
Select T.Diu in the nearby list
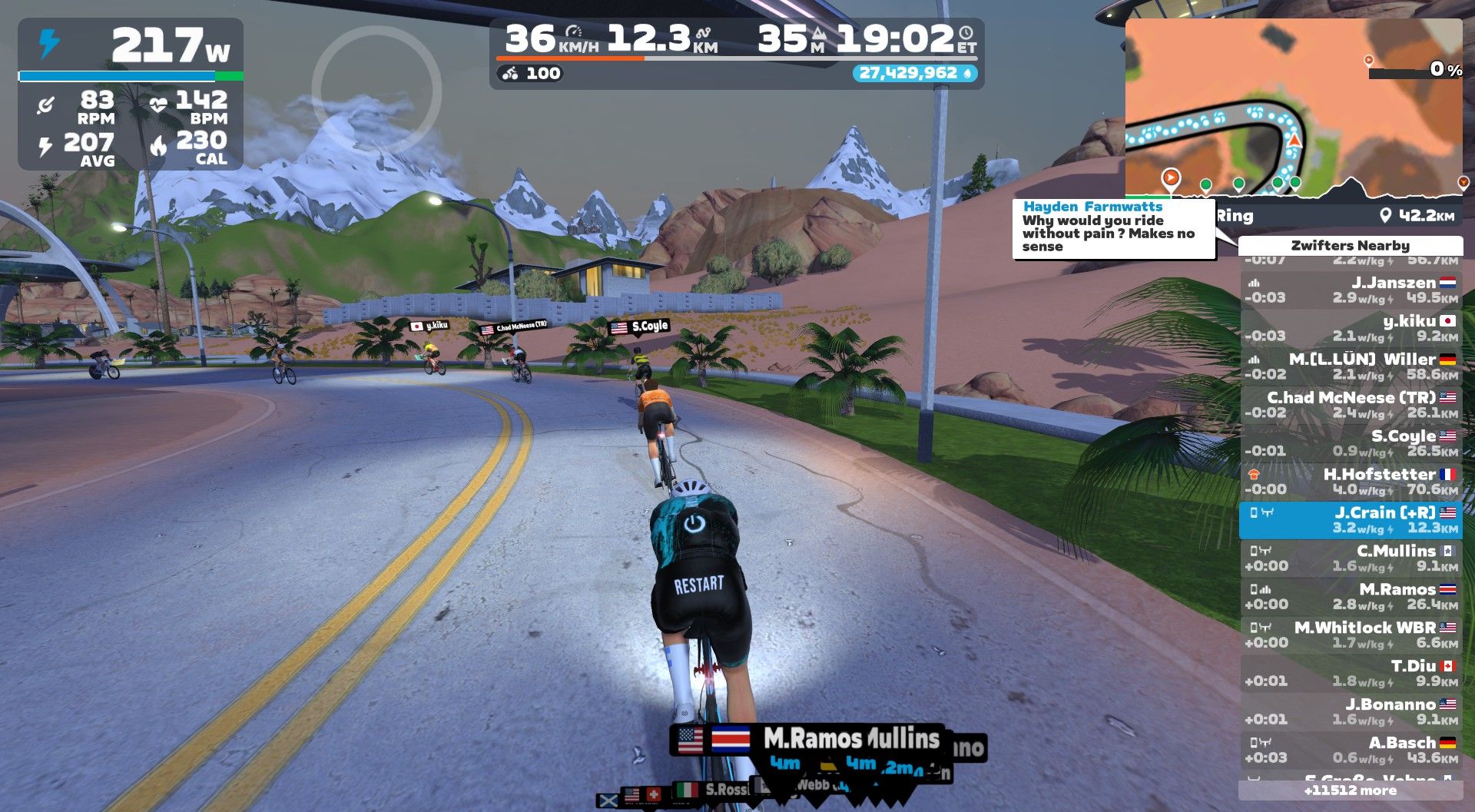click(1351, 674)
